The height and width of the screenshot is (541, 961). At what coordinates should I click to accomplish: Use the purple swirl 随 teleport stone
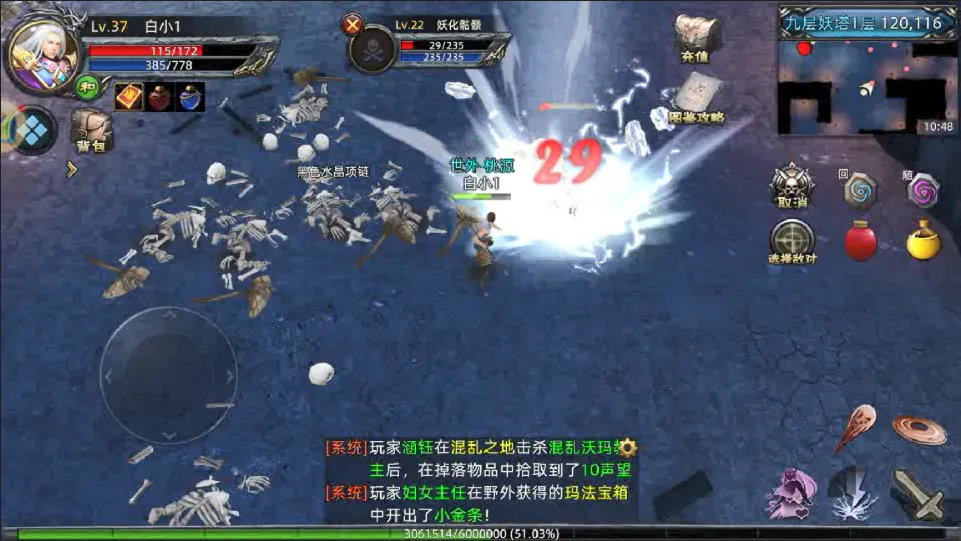pyautogui.click(x=921, y=190)
